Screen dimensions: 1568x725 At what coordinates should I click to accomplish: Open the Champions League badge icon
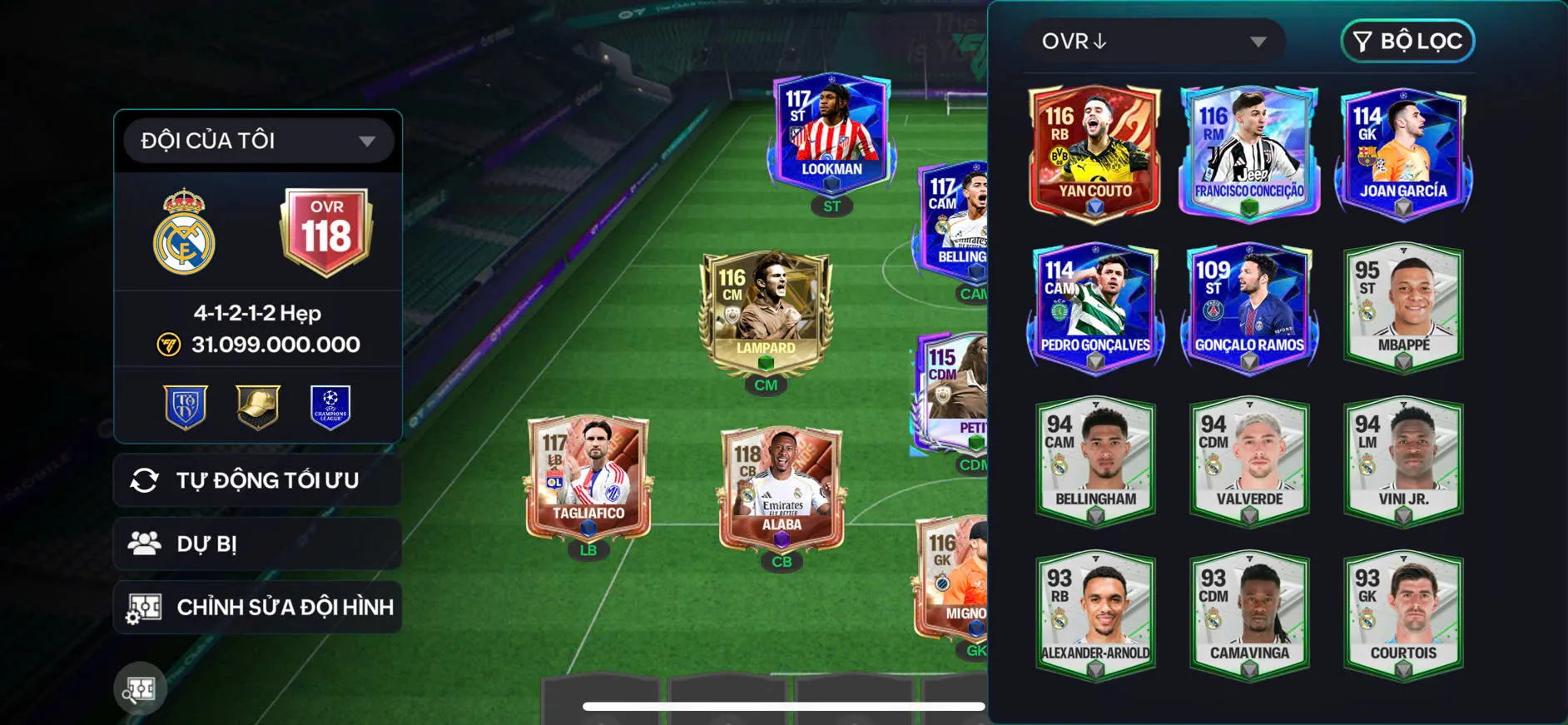pos(330,406)
